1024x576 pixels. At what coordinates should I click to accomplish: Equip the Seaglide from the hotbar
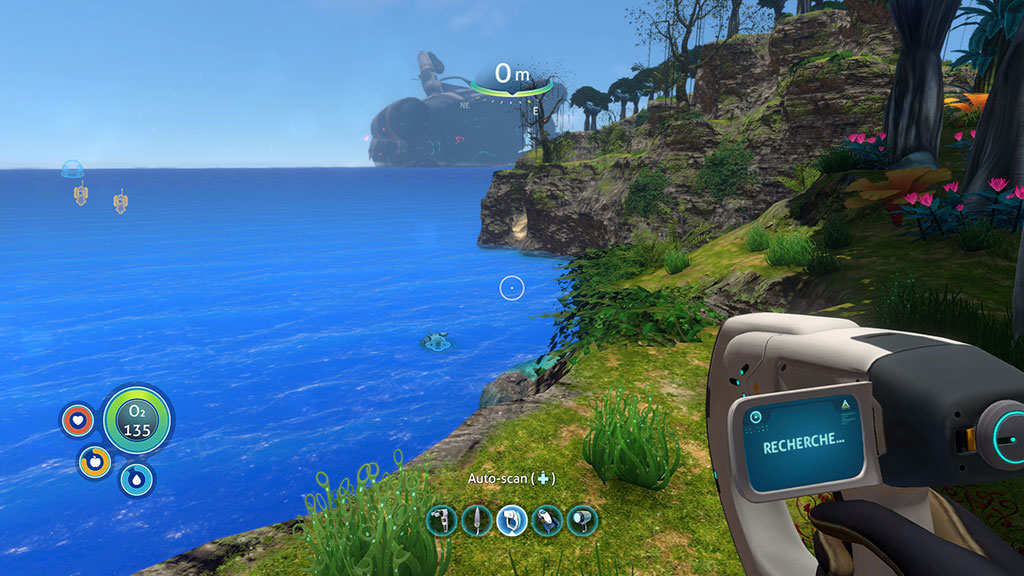click(x=547, y=520)
